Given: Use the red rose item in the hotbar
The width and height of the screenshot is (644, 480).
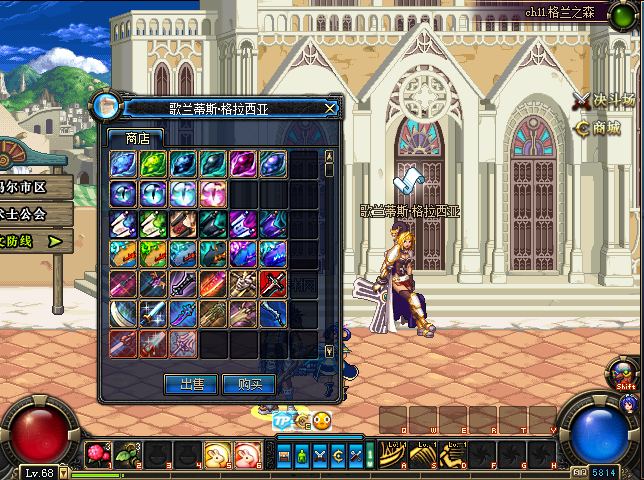Looking at the screenshot, I should [97, 456].
